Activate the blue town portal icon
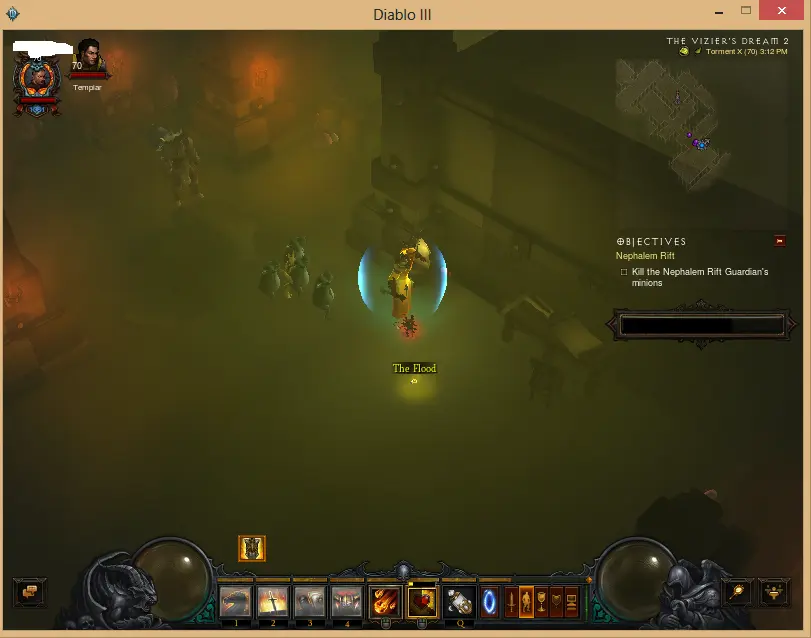 490,601
